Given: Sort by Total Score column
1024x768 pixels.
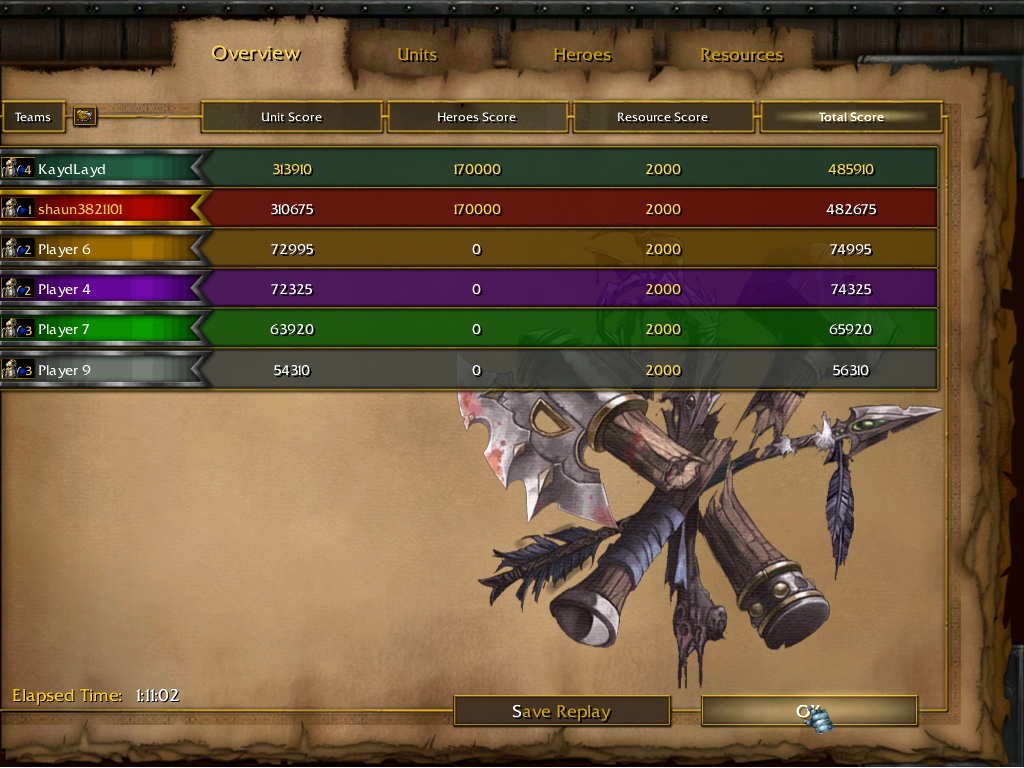Looking at the screenshot, I should click(851, 117).
